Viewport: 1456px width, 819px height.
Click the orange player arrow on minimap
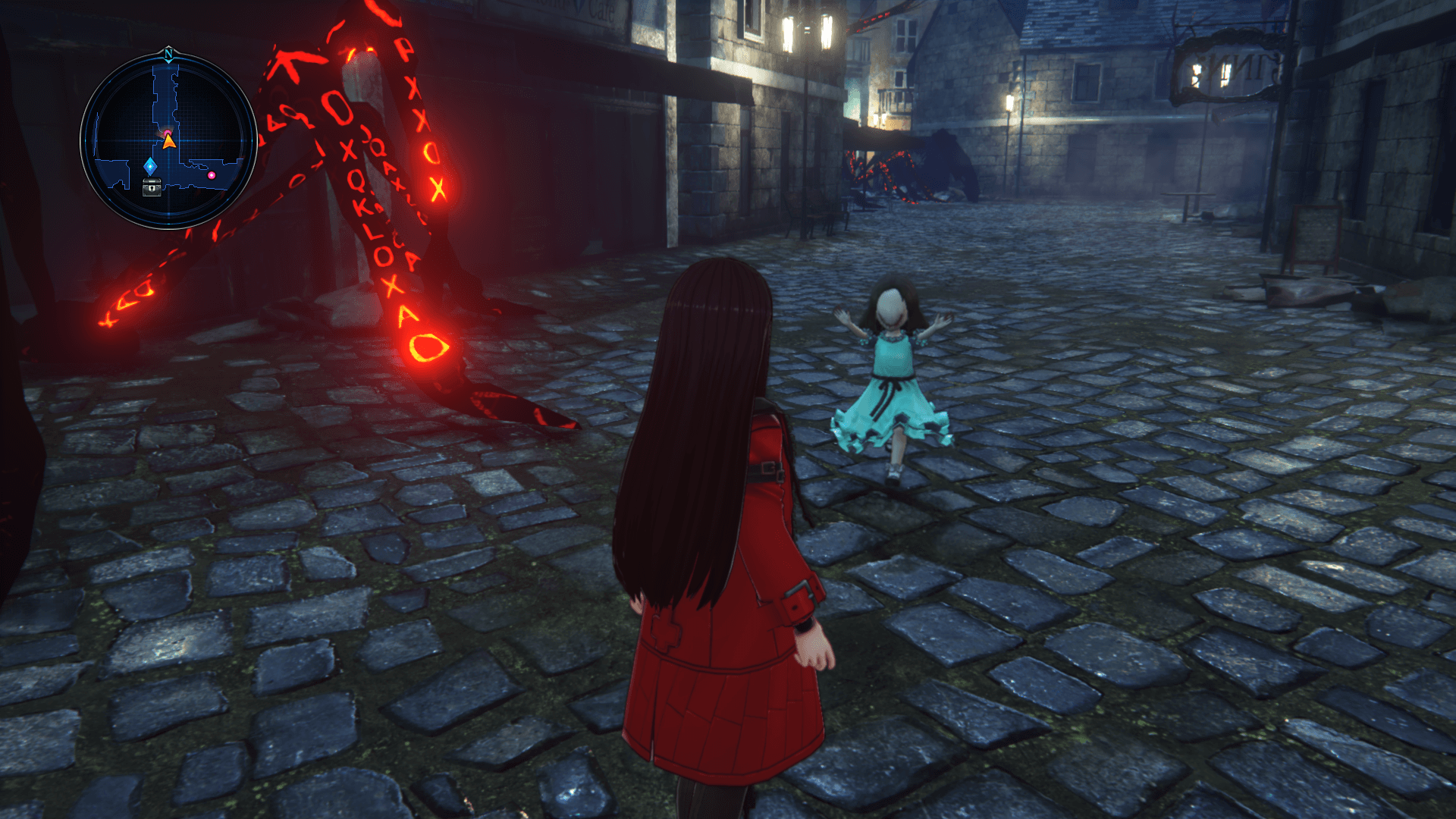coord(169,140)
